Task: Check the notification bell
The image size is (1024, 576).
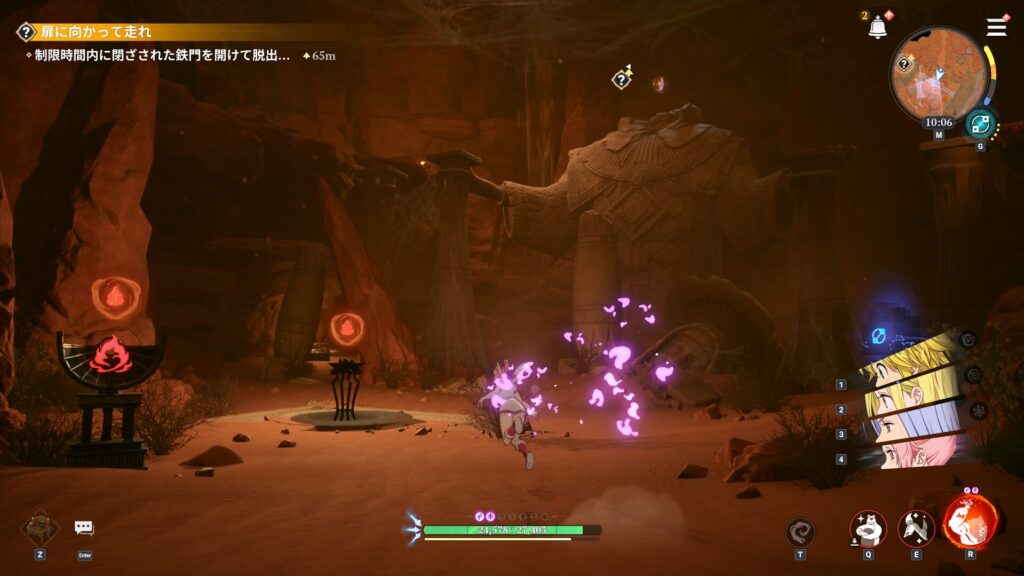Action: coord(878,28)
